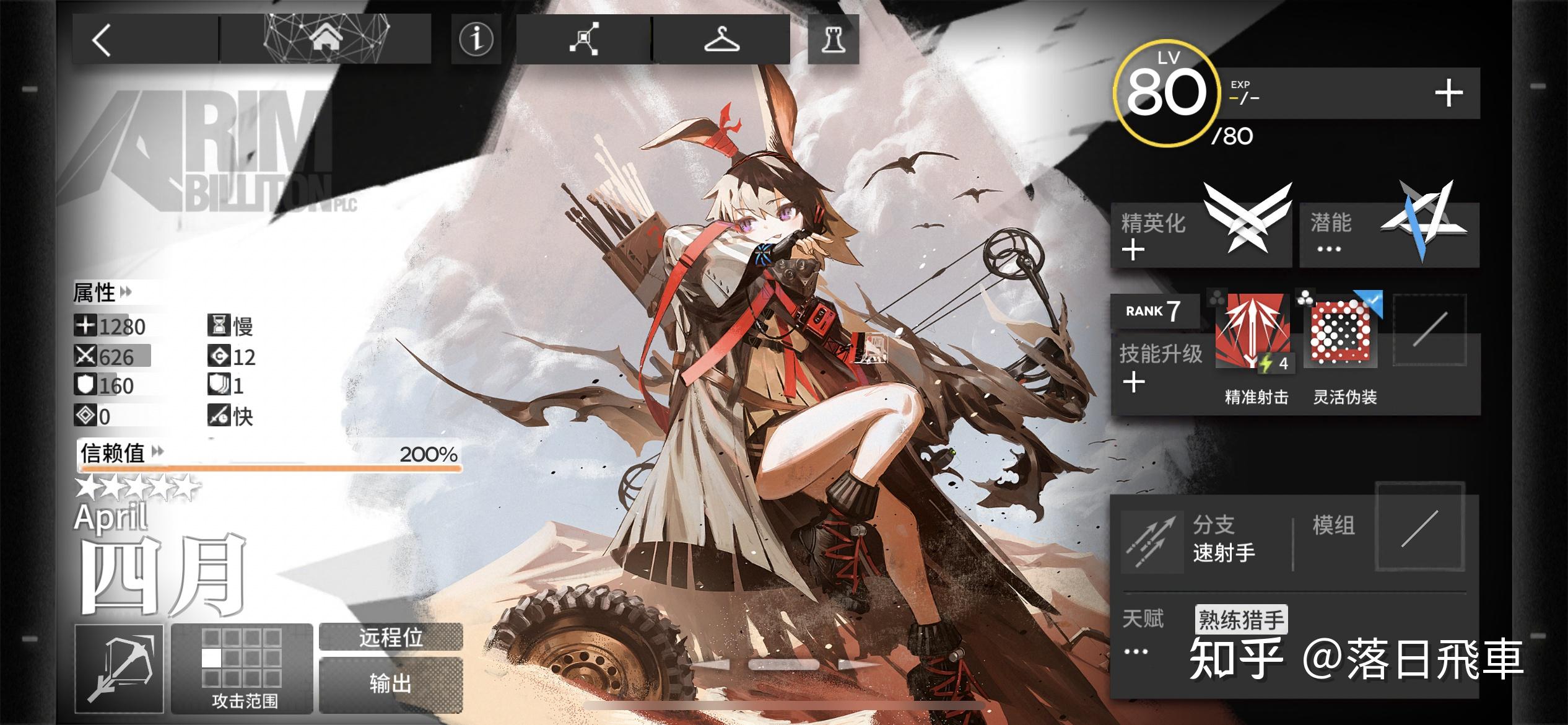
Task: Show the 熟练猎手 talent details
Action: pyautogui.click(x=1240, y=619)
